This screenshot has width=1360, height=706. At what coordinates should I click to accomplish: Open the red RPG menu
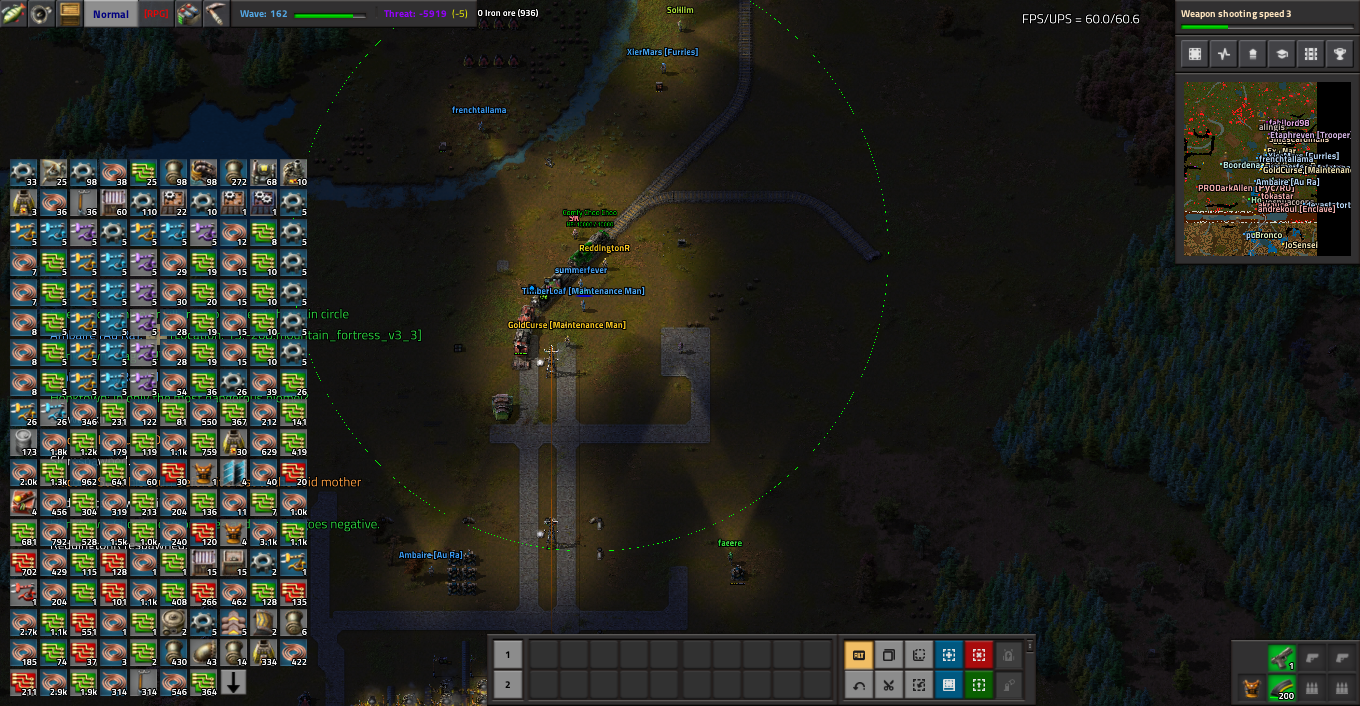(156, 14)
